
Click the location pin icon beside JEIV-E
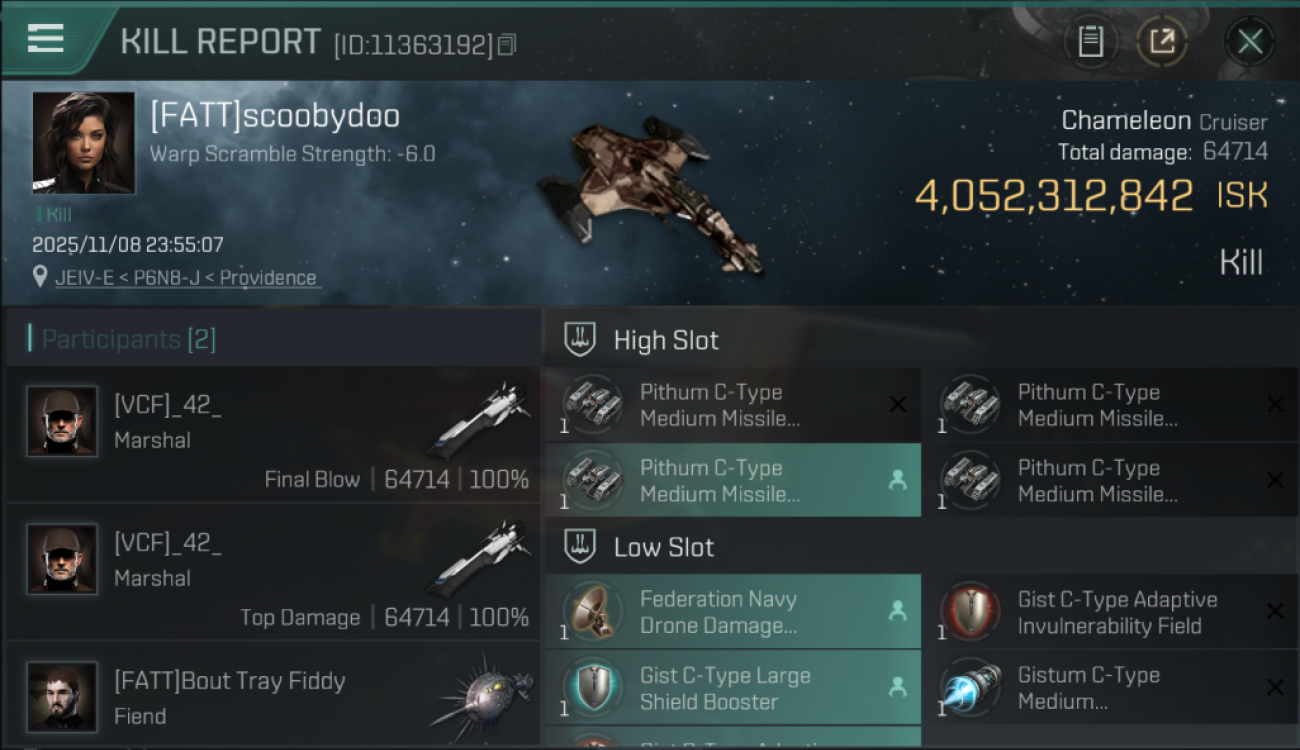[38, 277]
